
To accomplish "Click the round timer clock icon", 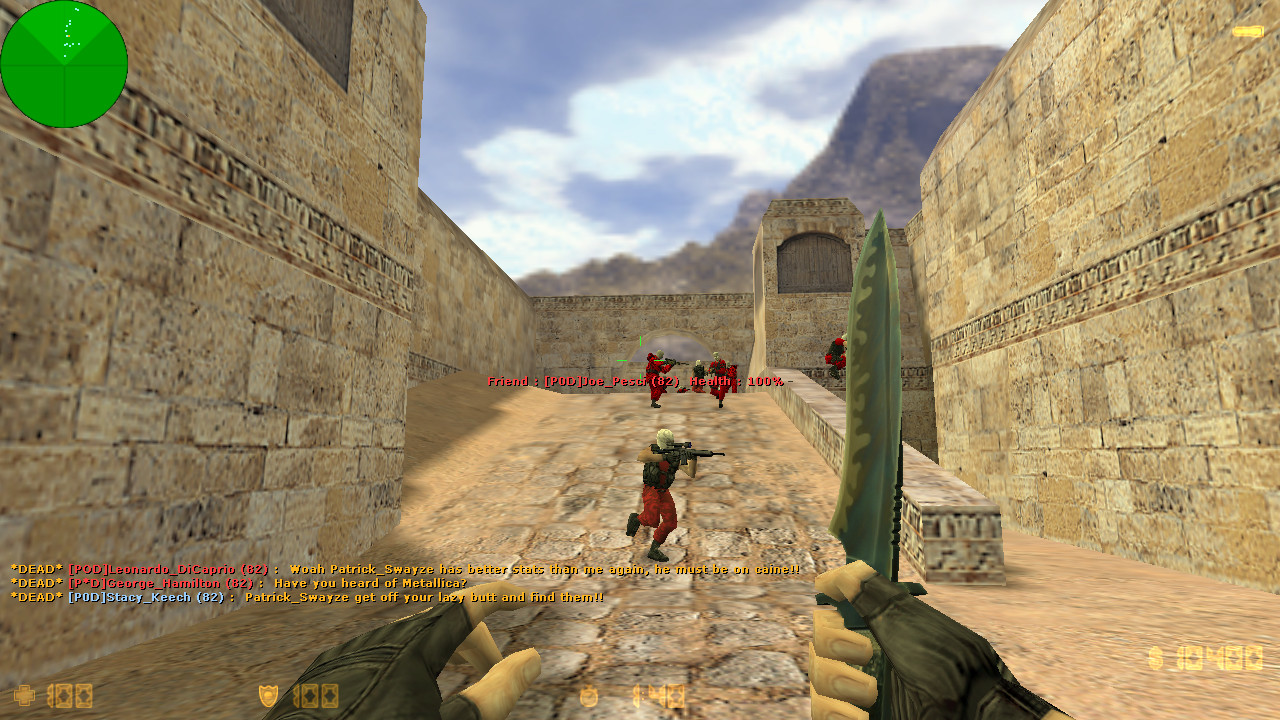I will pyautogui.click(x=589, y=695).
